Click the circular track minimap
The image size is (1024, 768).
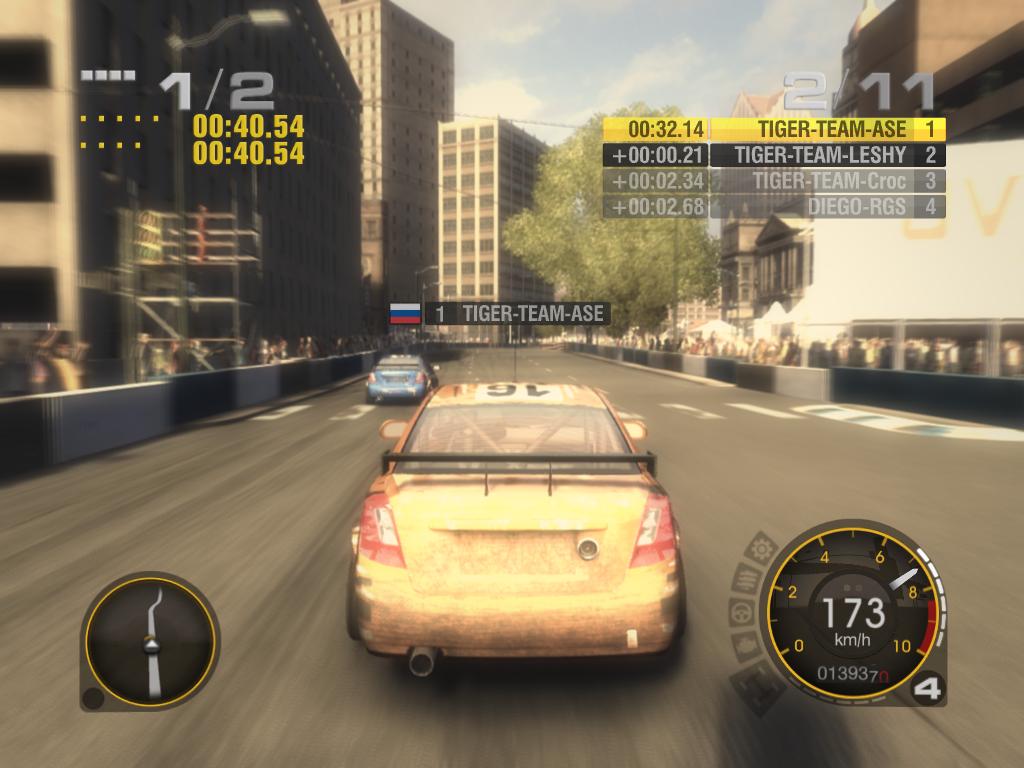[x=150, y=640]
